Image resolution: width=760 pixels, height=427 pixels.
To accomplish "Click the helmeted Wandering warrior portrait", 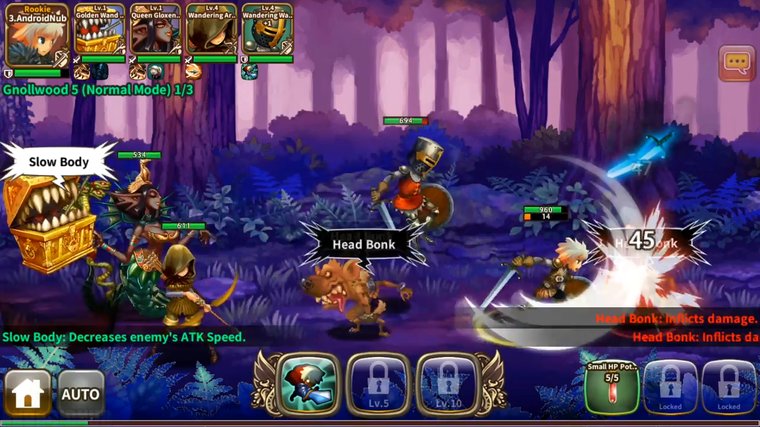I will [267, 34].
